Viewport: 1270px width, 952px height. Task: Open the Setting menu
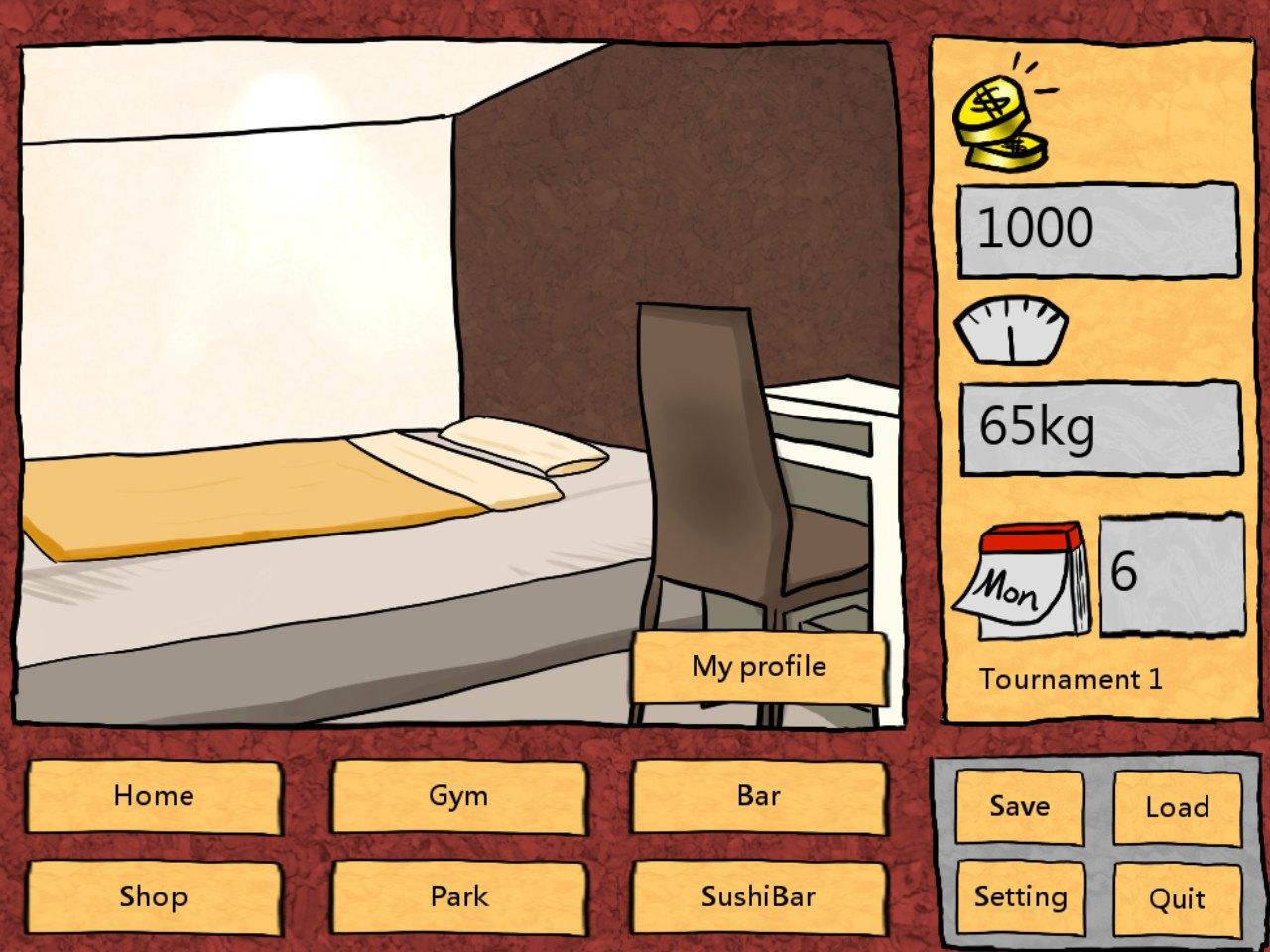coord(1020,897)
